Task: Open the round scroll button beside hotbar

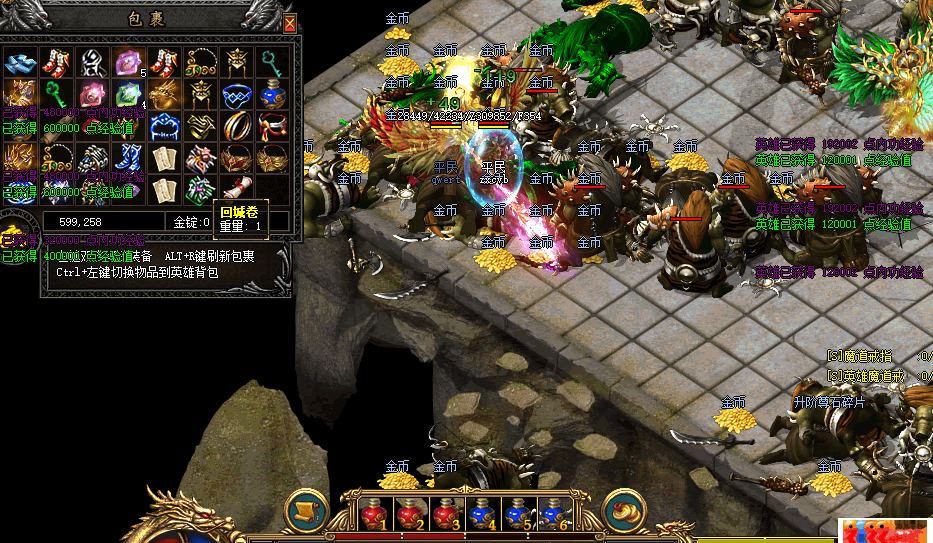Action: click(305, 510)
